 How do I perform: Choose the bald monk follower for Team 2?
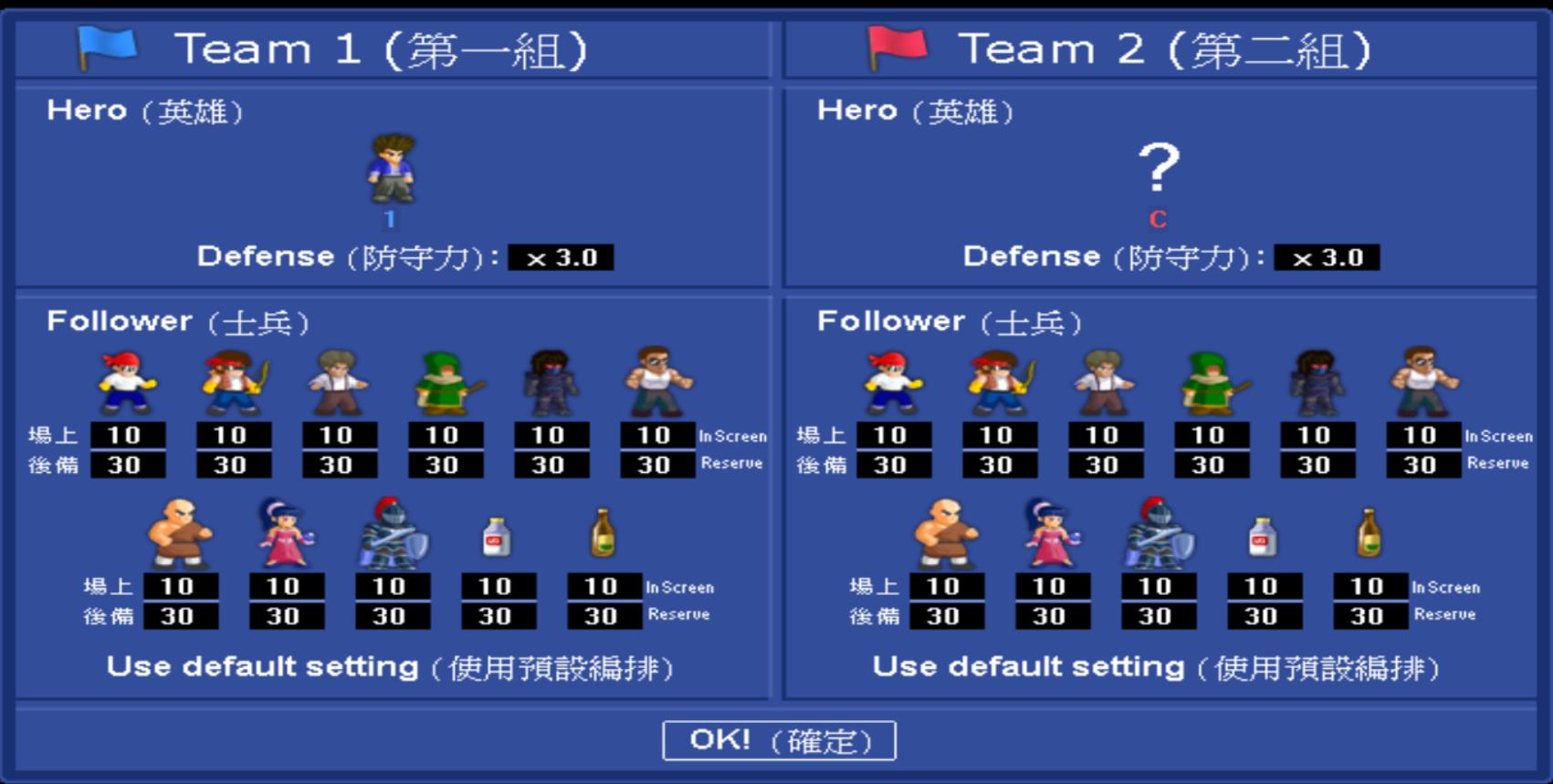pos(944,534)
